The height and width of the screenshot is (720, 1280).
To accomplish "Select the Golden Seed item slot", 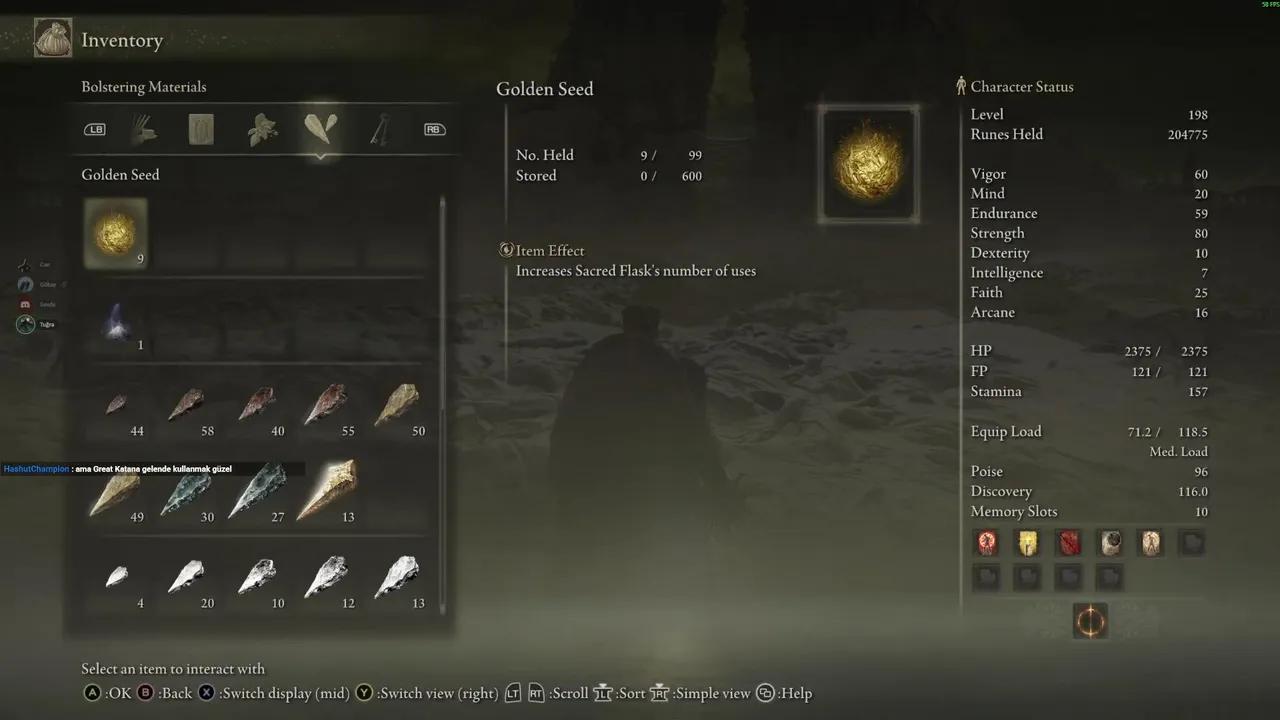I will [x=115, y=233].
